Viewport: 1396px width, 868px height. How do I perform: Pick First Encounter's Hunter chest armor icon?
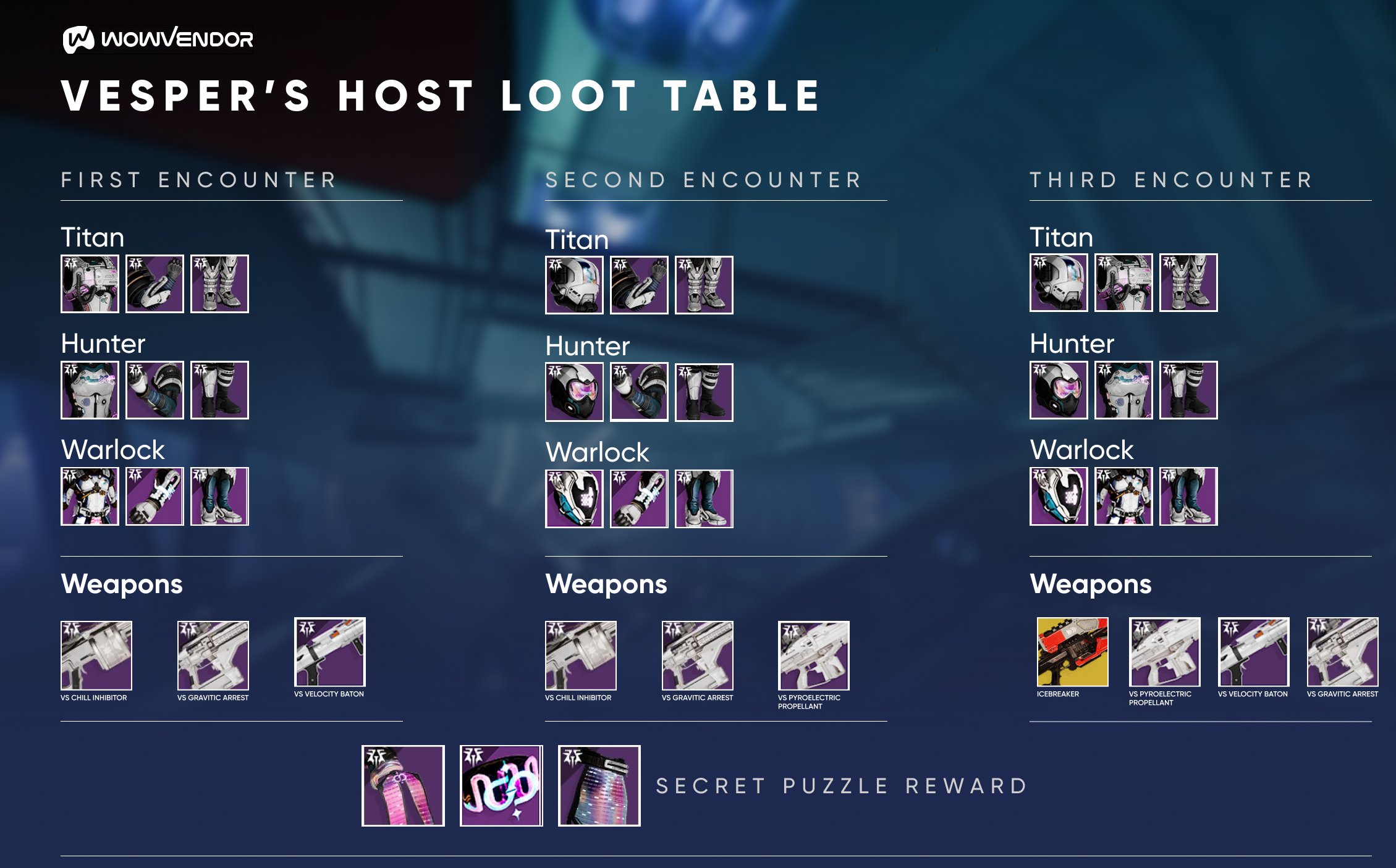pyautogui.click(x=90, y=390)
